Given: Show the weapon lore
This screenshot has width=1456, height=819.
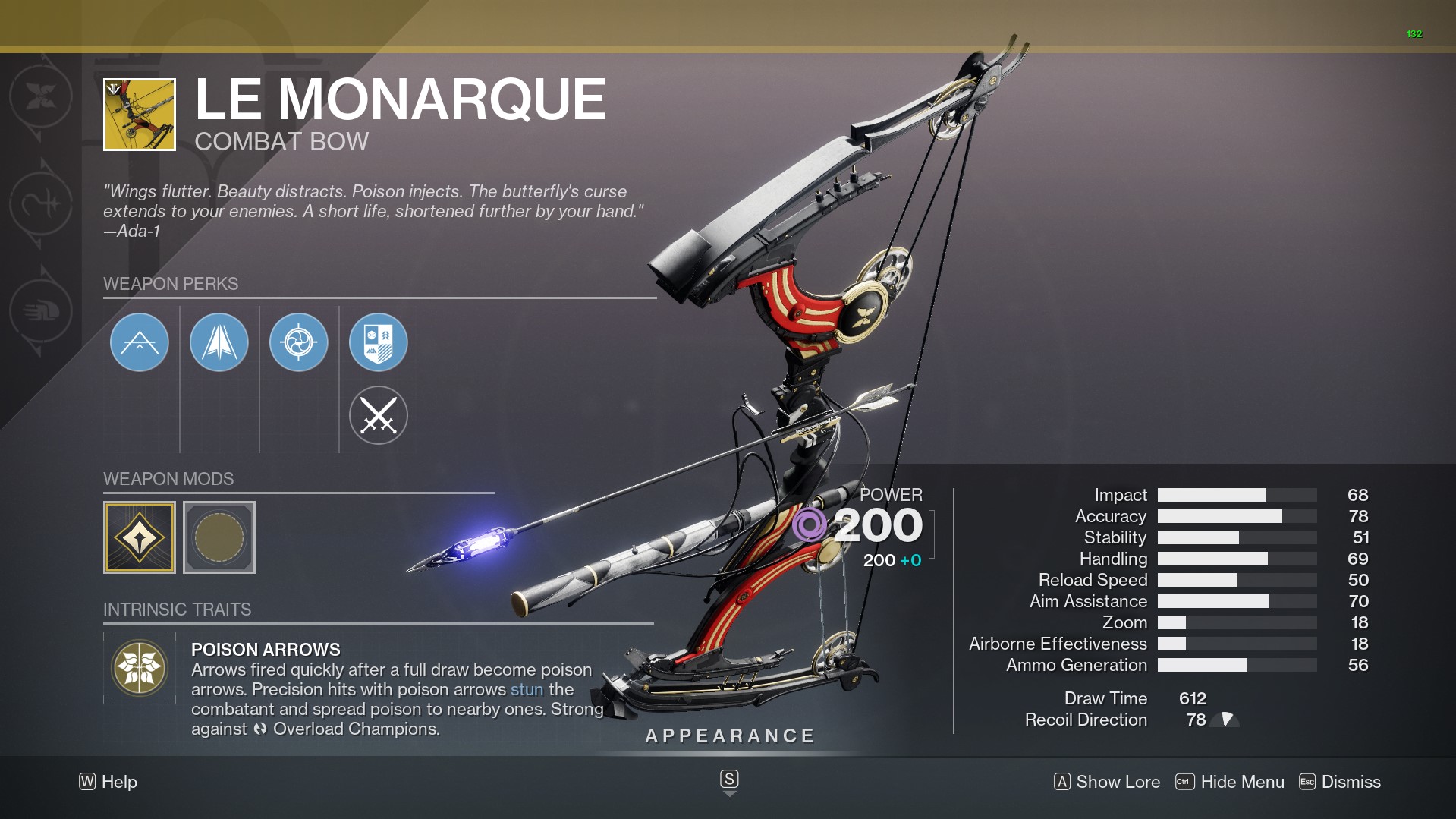Looking at the screenshot, I should point(1107,782).
